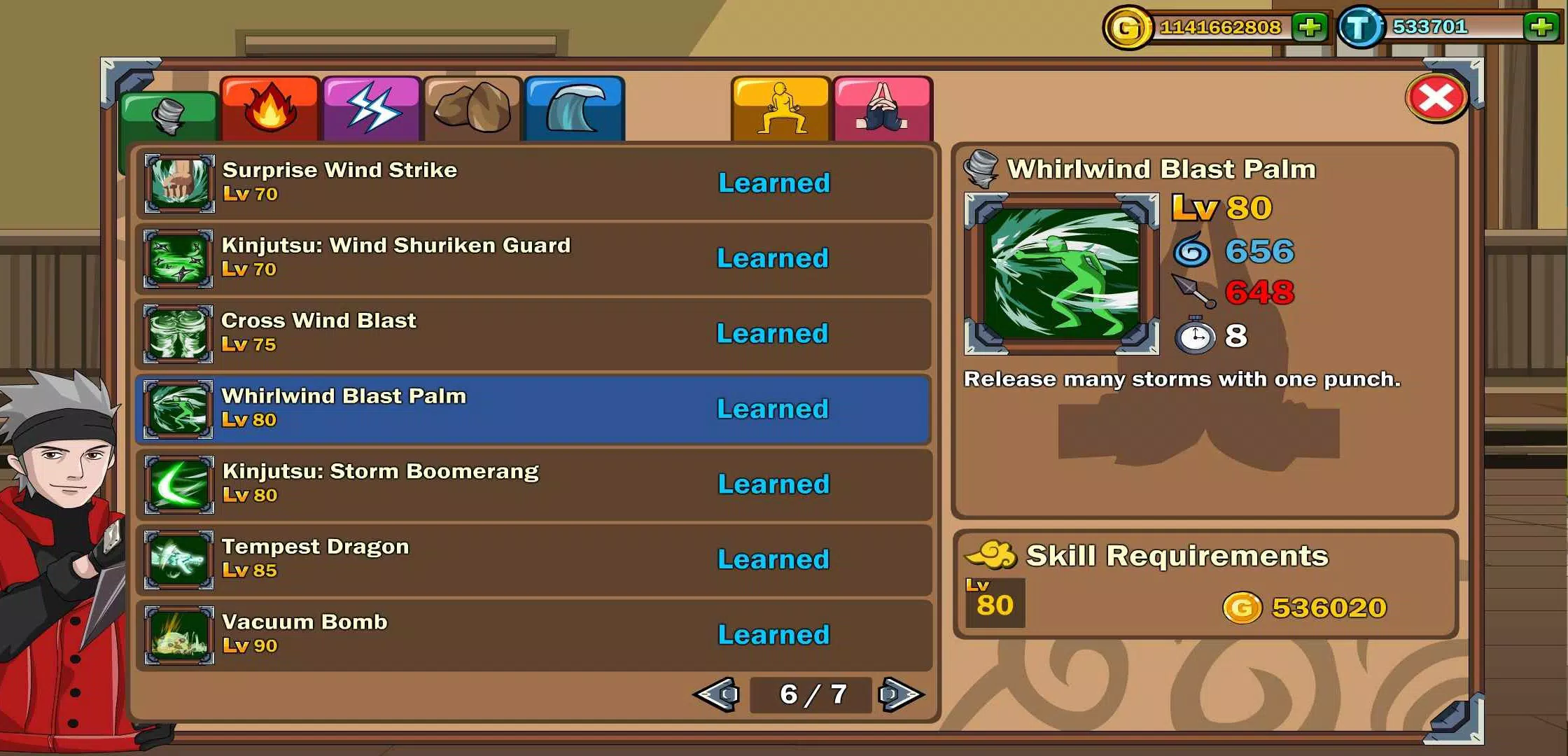Screen dimensions: 1568x756
Task: Select the Lightning element tab
Action: 372,108
